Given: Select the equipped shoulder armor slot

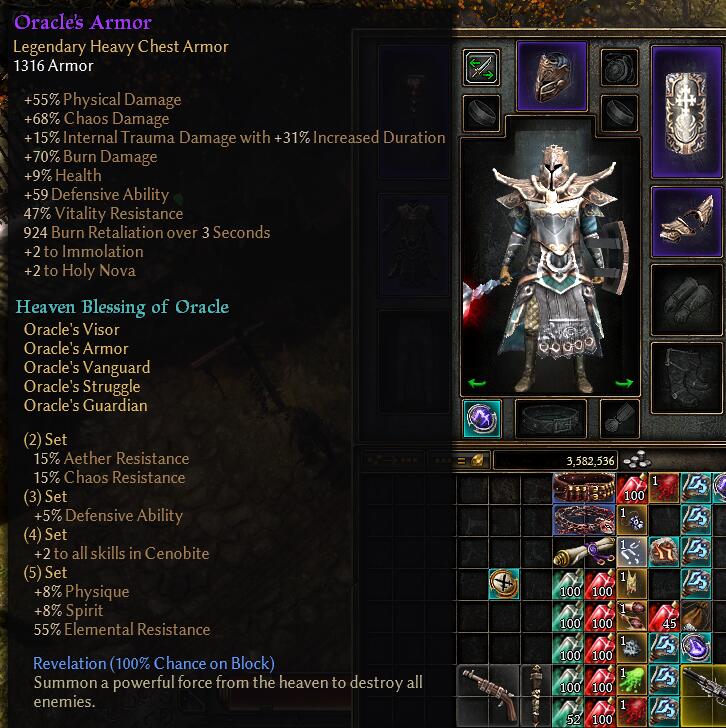Looking at the screenshot, I should [x=686, y=222].
